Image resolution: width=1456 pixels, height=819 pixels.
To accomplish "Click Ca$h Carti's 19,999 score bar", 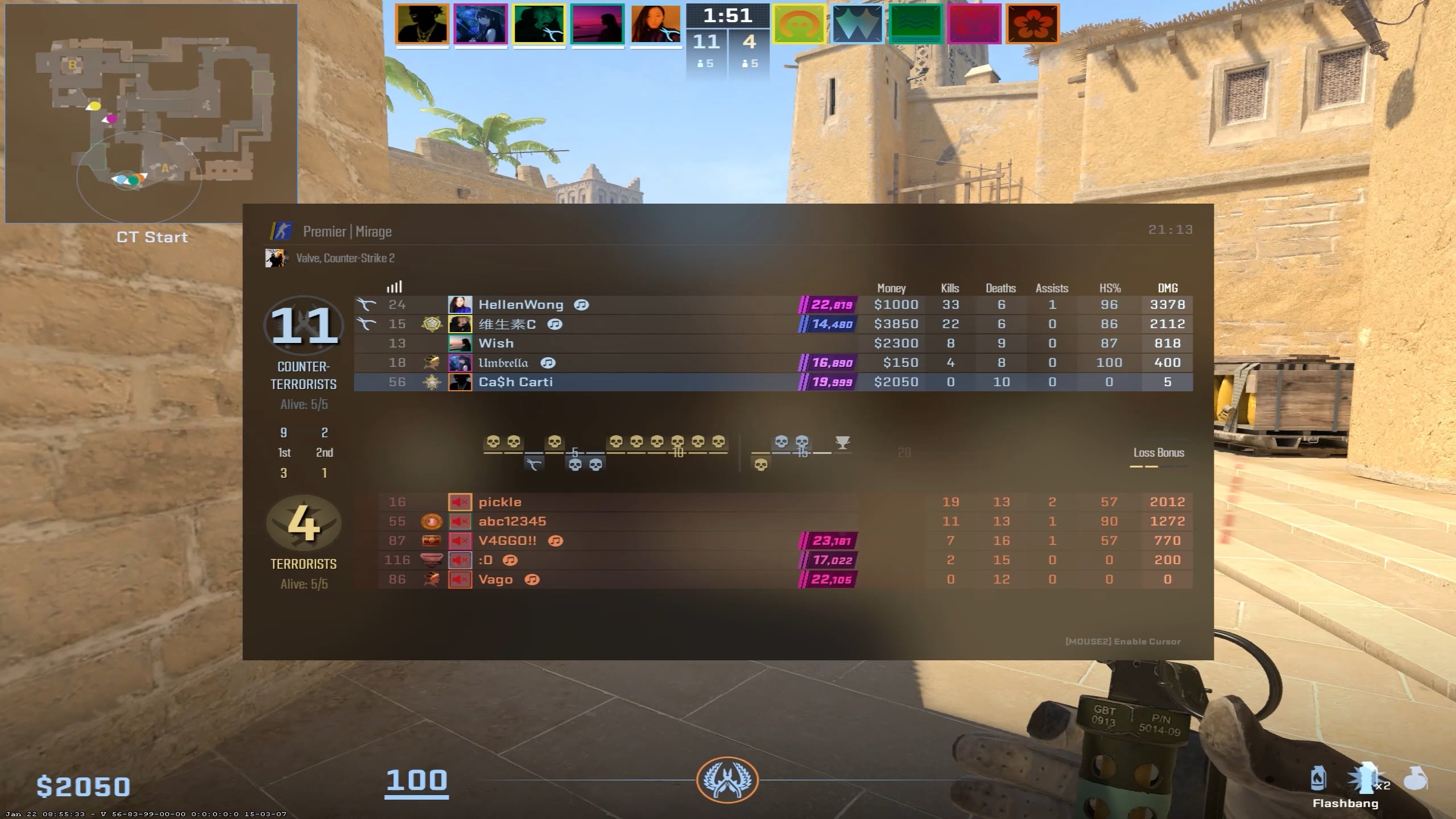I will (x=826, y=382).
